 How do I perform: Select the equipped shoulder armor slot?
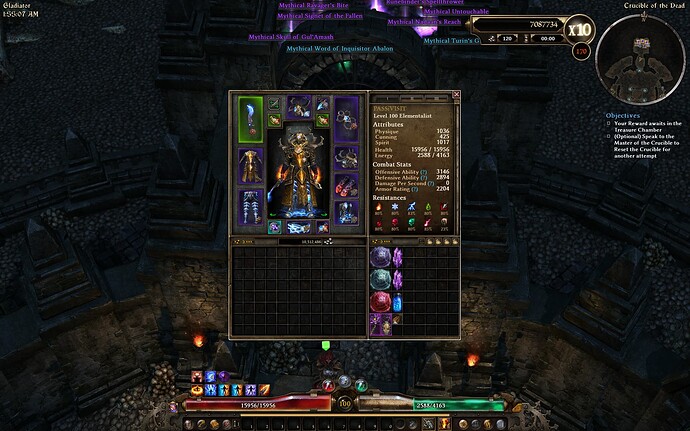(346, 156)
